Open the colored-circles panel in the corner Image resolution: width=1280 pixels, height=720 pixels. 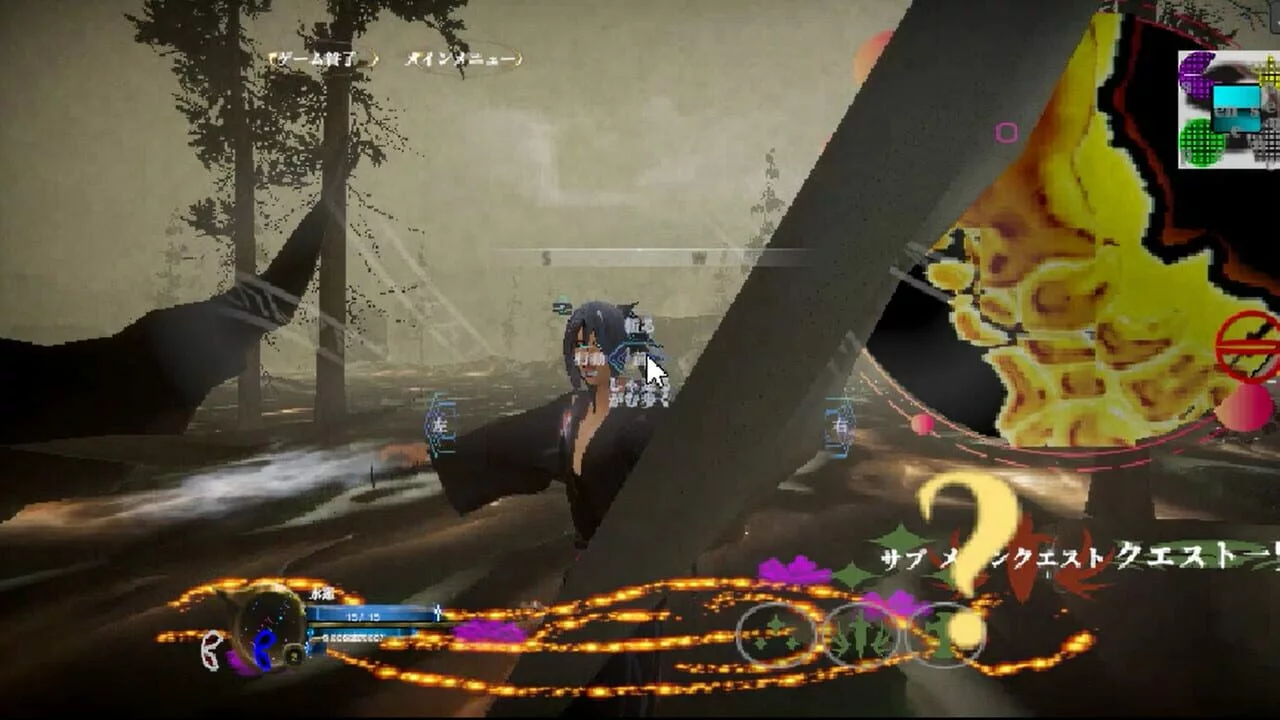(x=1228, y=109)
